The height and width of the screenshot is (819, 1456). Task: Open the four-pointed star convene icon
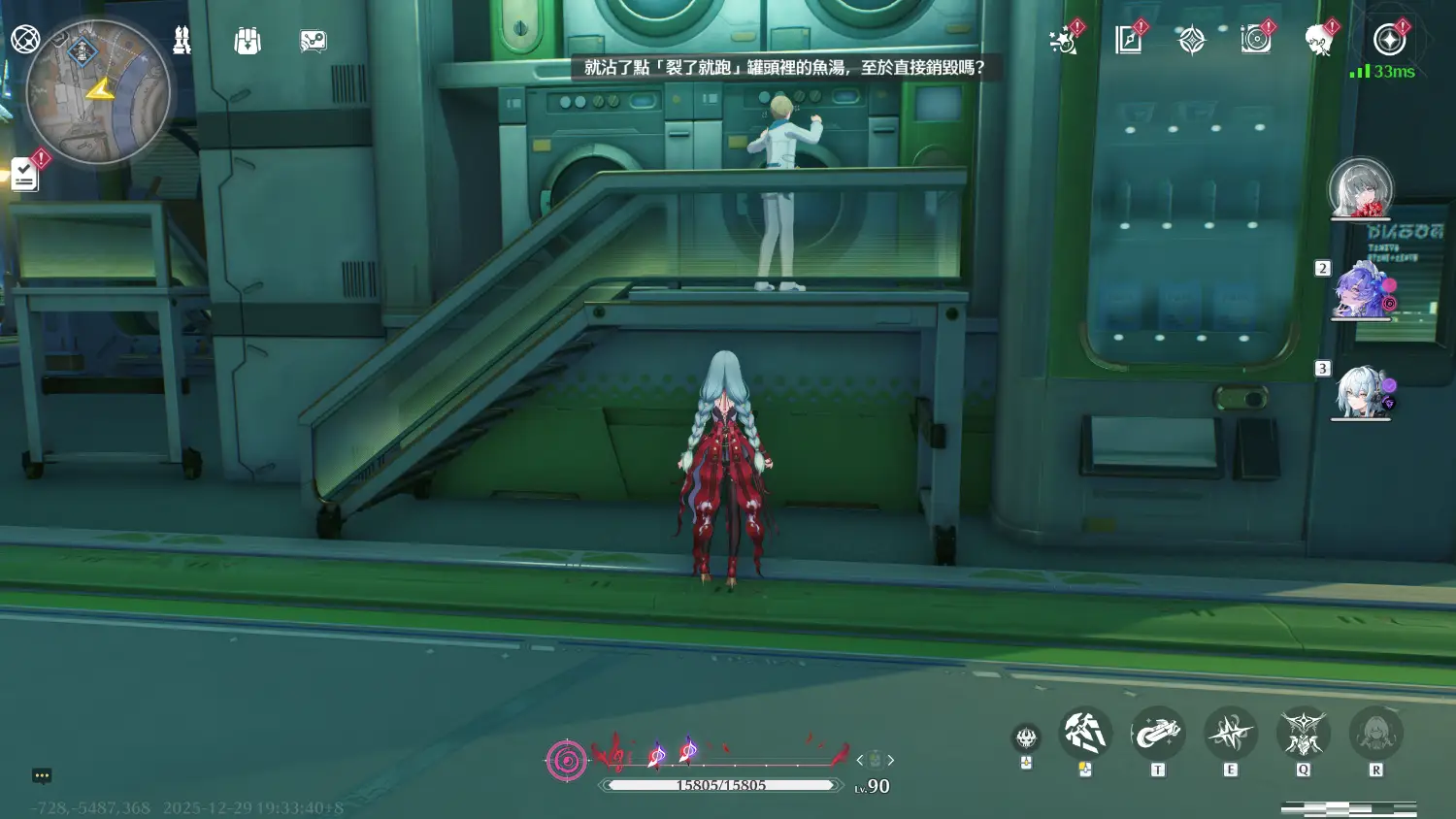[1191, 40]
